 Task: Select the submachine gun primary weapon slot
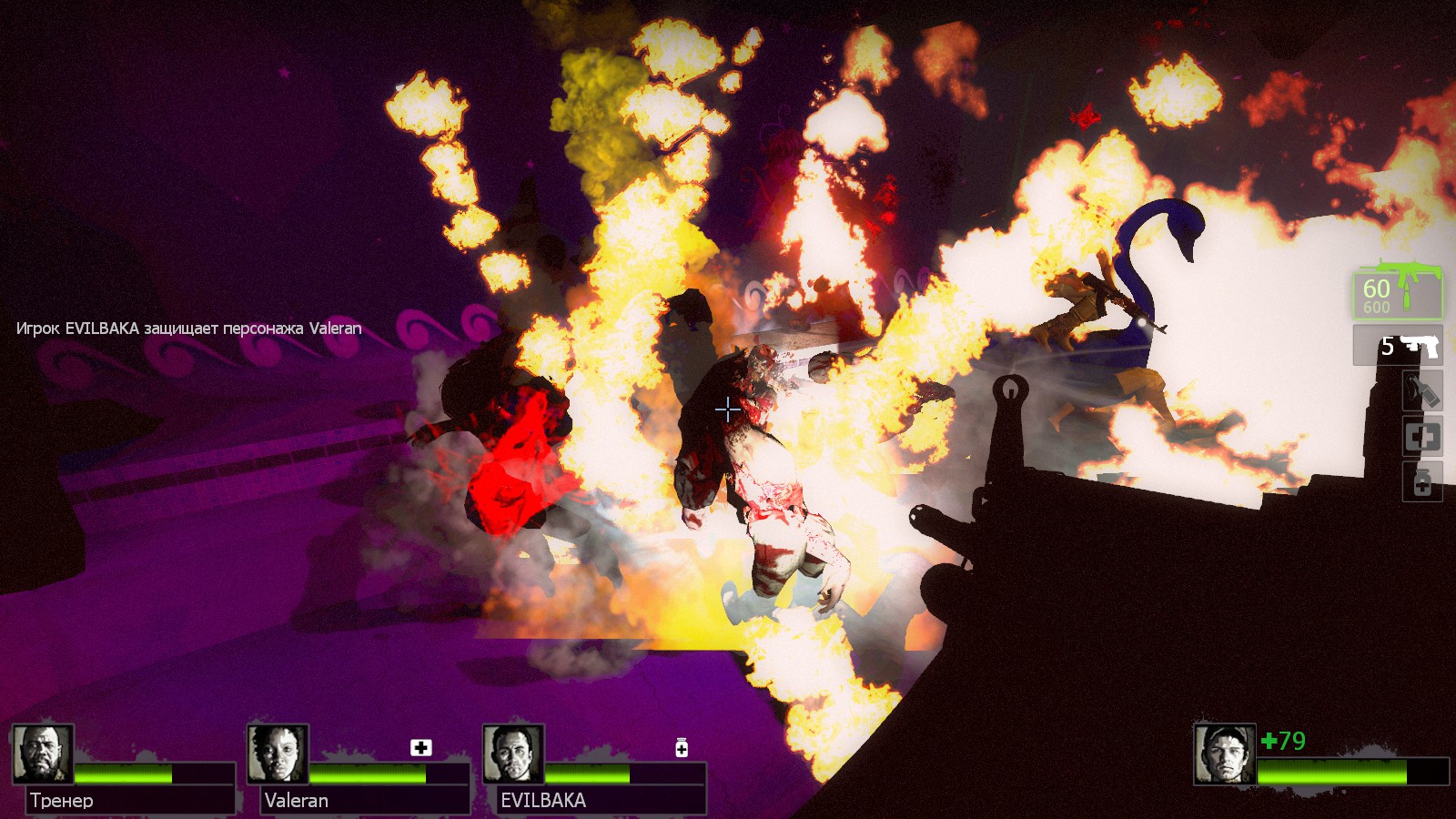pos(1397,291)
